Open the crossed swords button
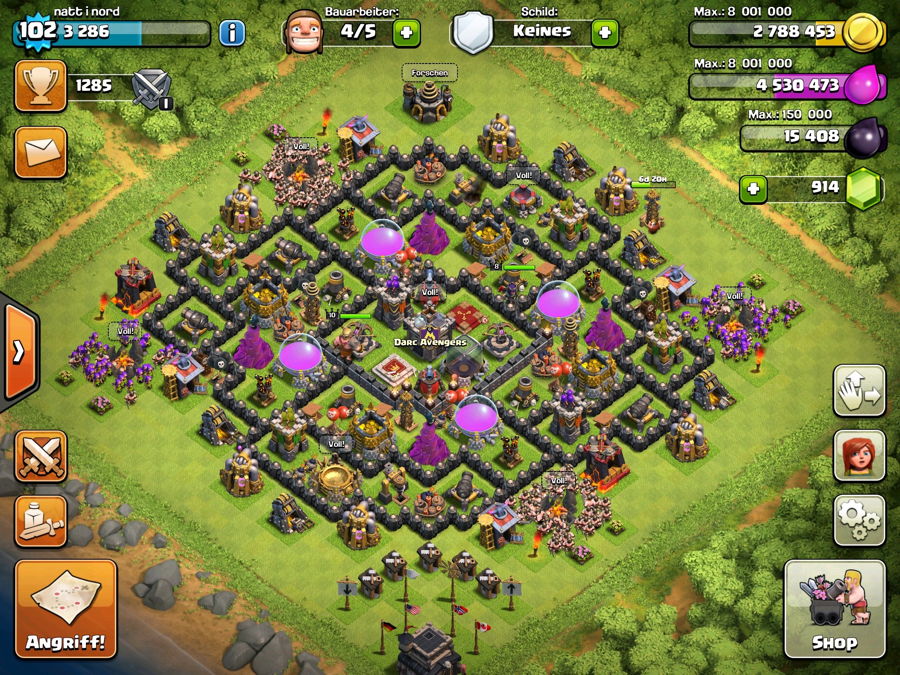Image resolution: width=900 pixels, height=675 pixels. coord(40,456)
